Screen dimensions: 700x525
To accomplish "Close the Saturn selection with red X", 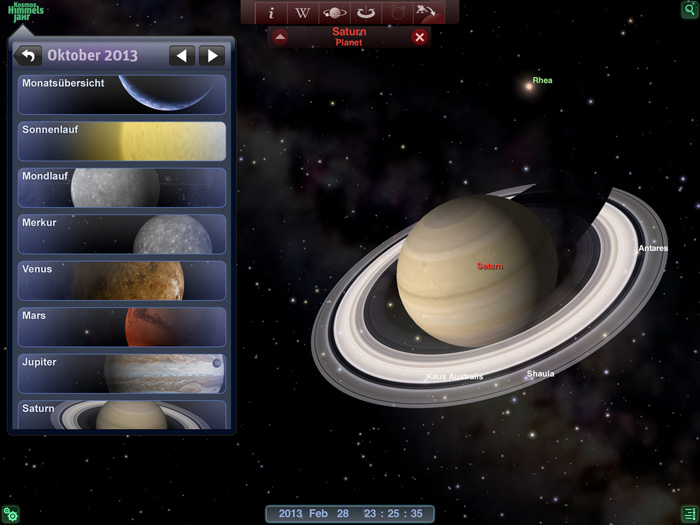I will [420, 38].
